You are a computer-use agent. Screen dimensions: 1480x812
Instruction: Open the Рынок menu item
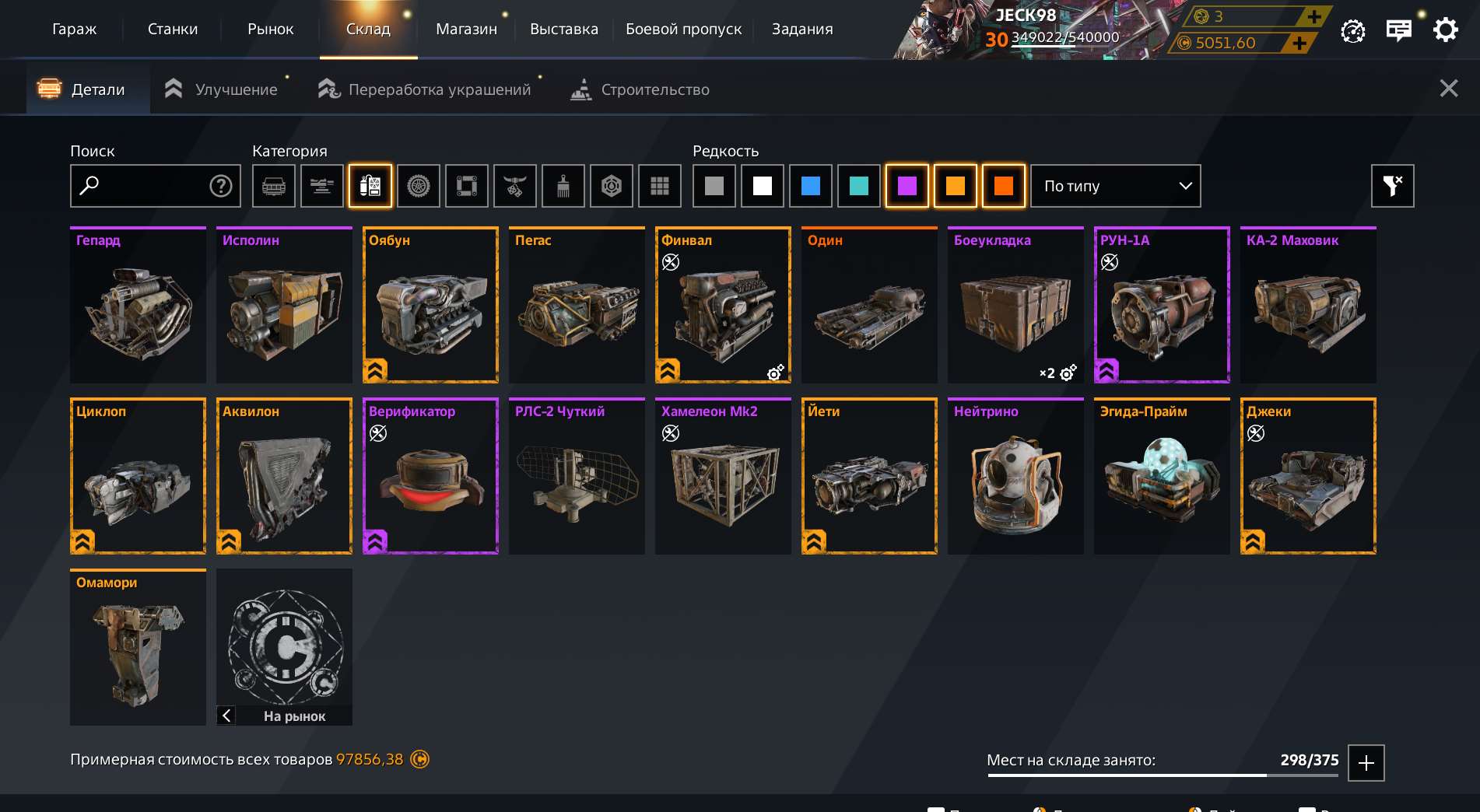point(269,29)
